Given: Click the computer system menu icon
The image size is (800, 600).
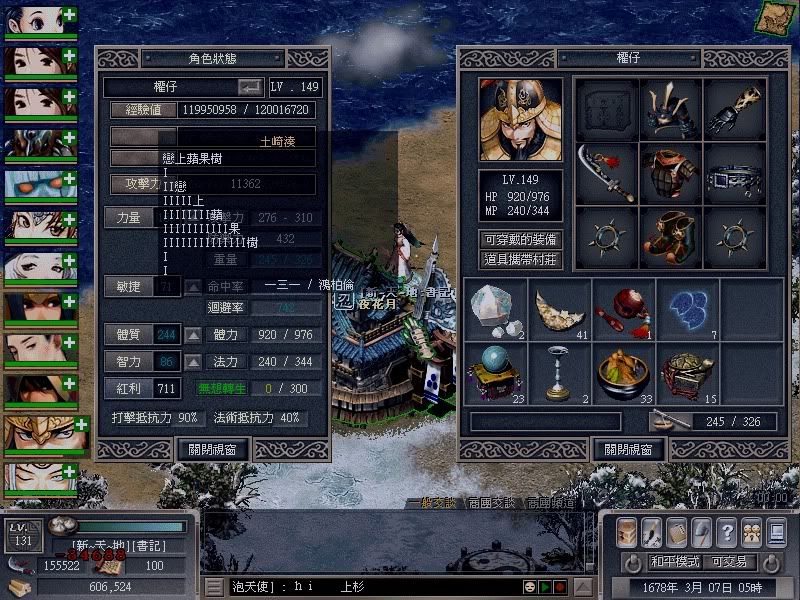Looking at the screenshot, I should (775, 532).
